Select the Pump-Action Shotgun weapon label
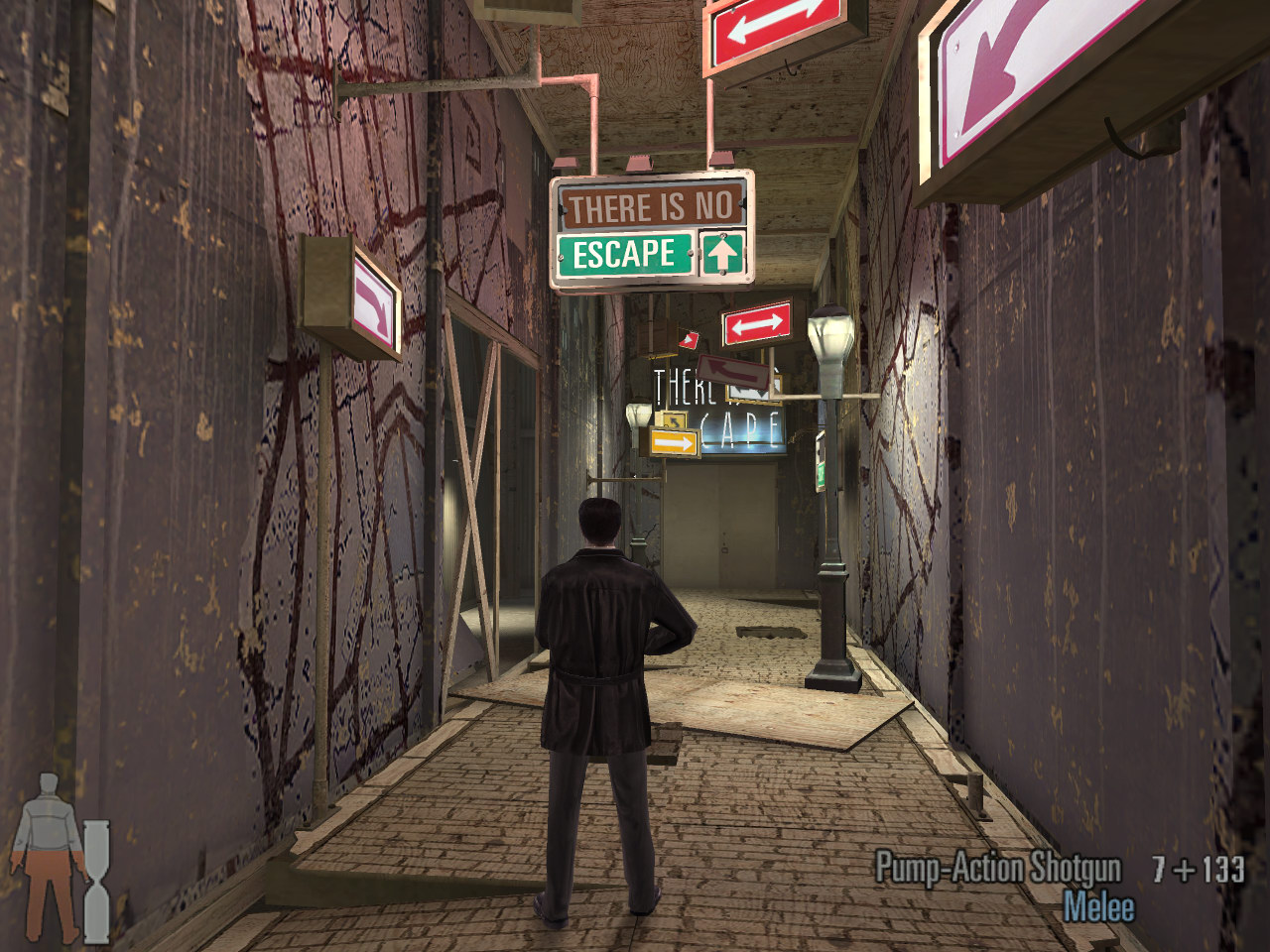 tap(997, 870)
